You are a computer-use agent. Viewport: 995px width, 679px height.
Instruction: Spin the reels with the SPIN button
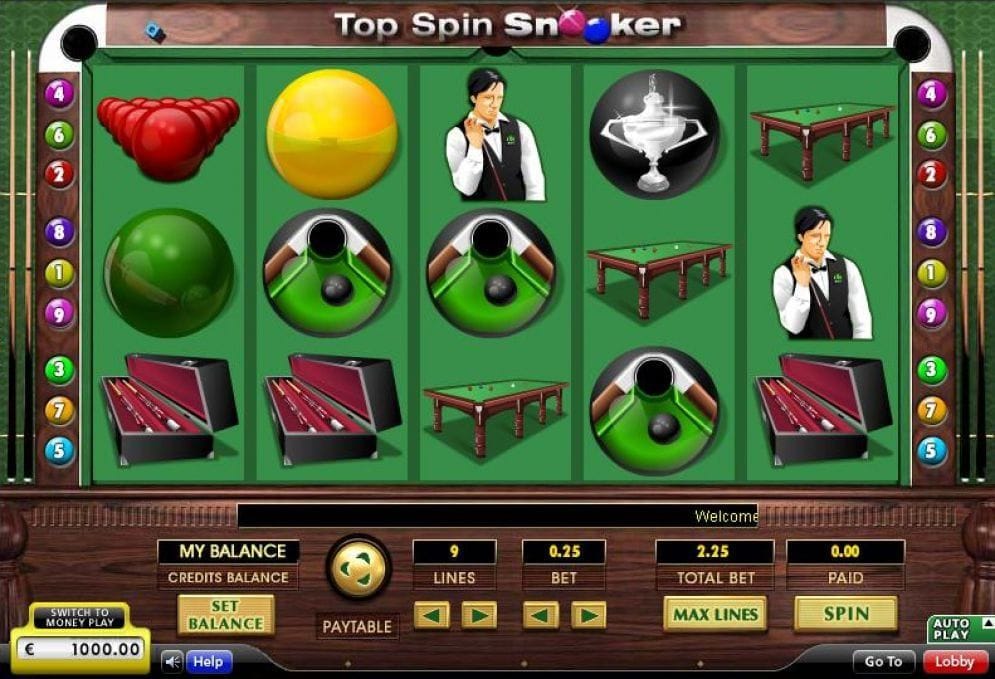[x=845, y=614]
